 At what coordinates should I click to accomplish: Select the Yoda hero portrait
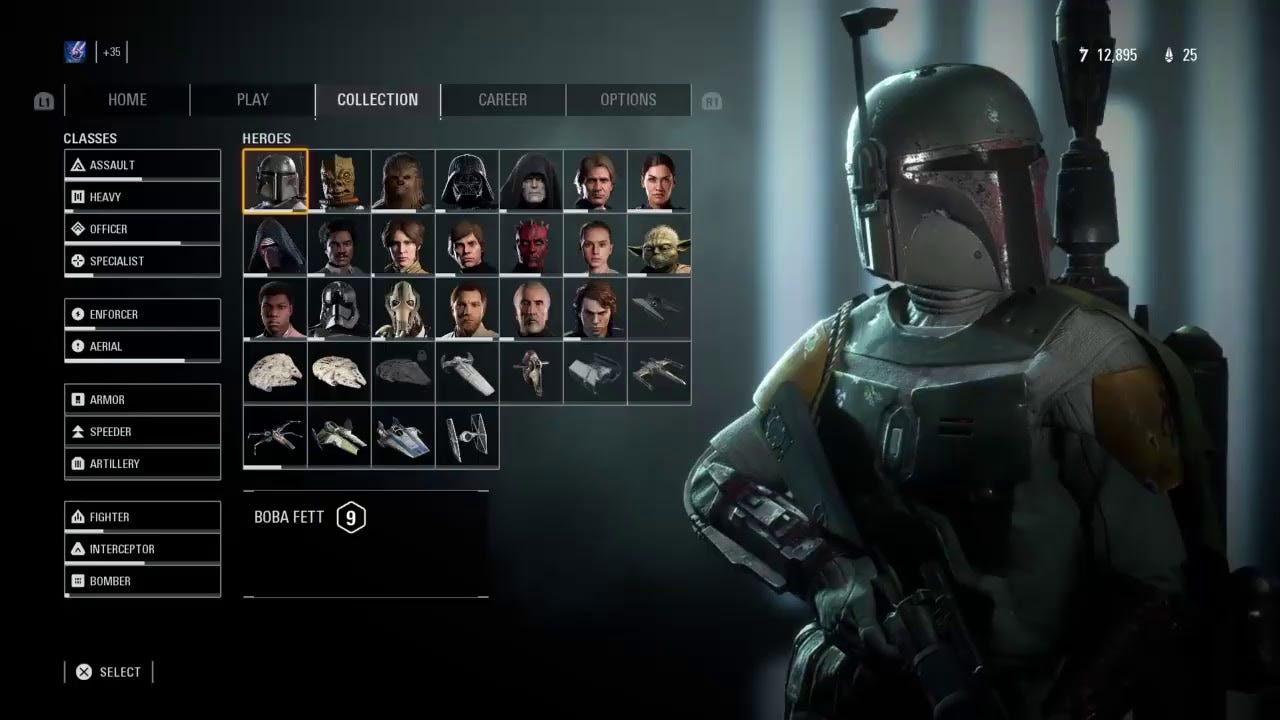659,244
